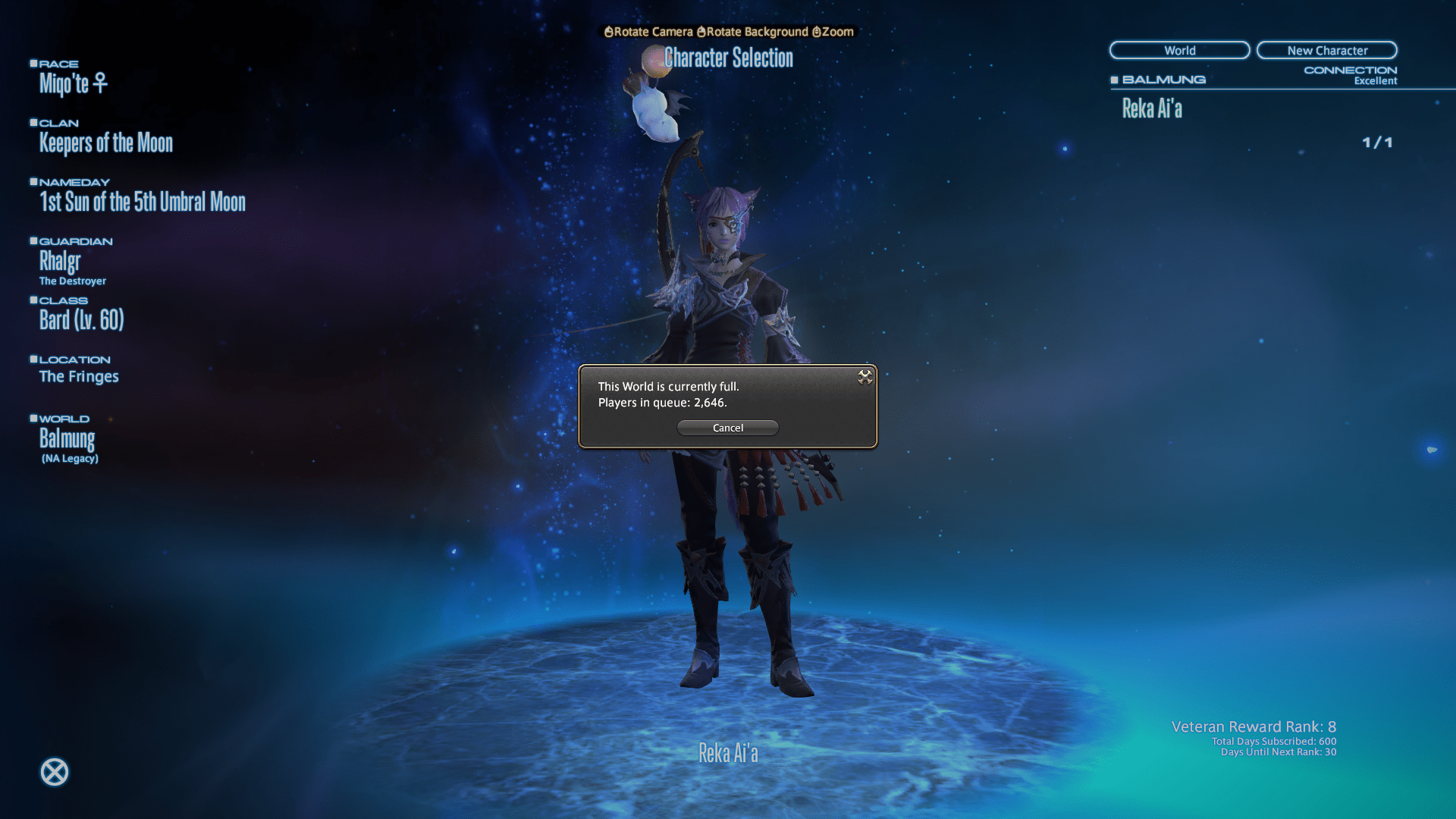Select Reka Ai'a in the character list
Screen dimensions: 1456x819
tap(1152, 109)
